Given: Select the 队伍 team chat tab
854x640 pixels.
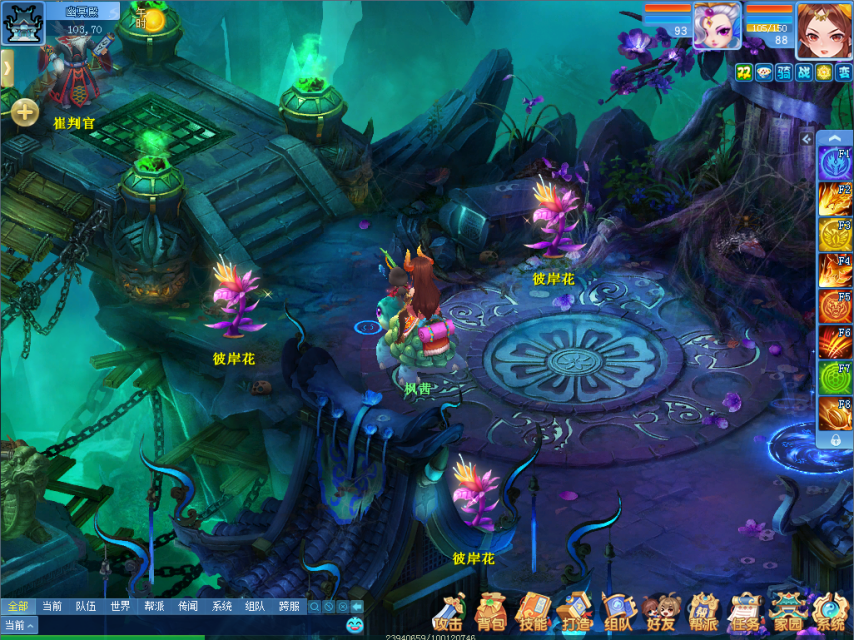Looking at the screenshot, I should click(86, 606).
